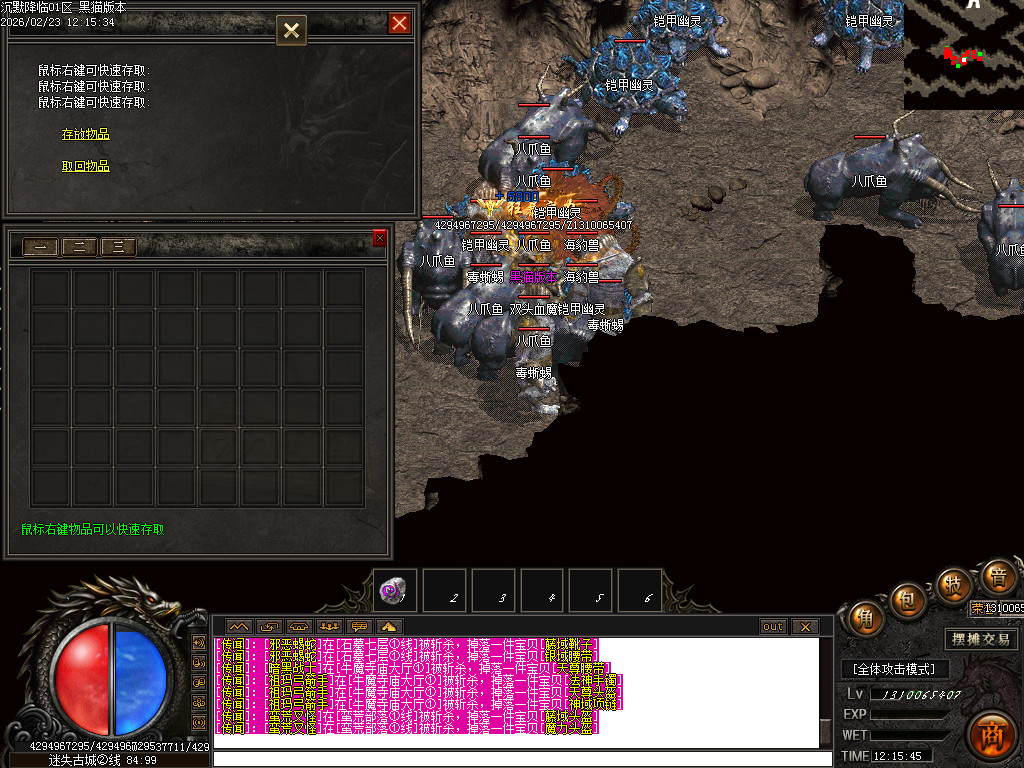Toggle sound with the 音 button
This screenshot has height=768, width=1024.
pyautogui.click(x=997, y=576)
